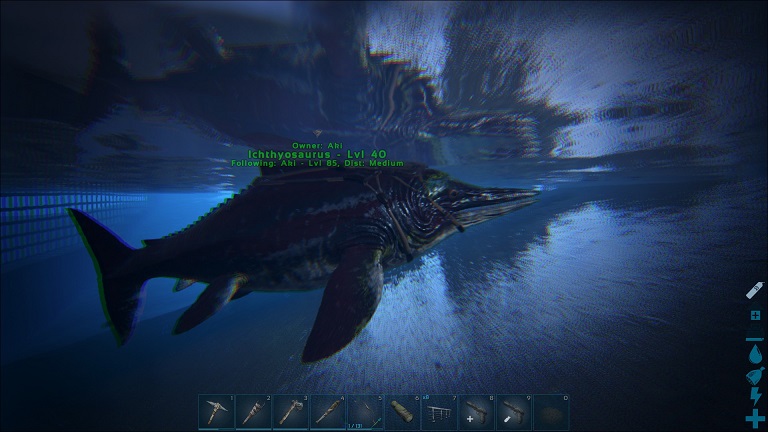The height and width of the screenshot is (432, 768).
Task: Choose the railing structure stack in slot 7
Action: tap(440, 411)
